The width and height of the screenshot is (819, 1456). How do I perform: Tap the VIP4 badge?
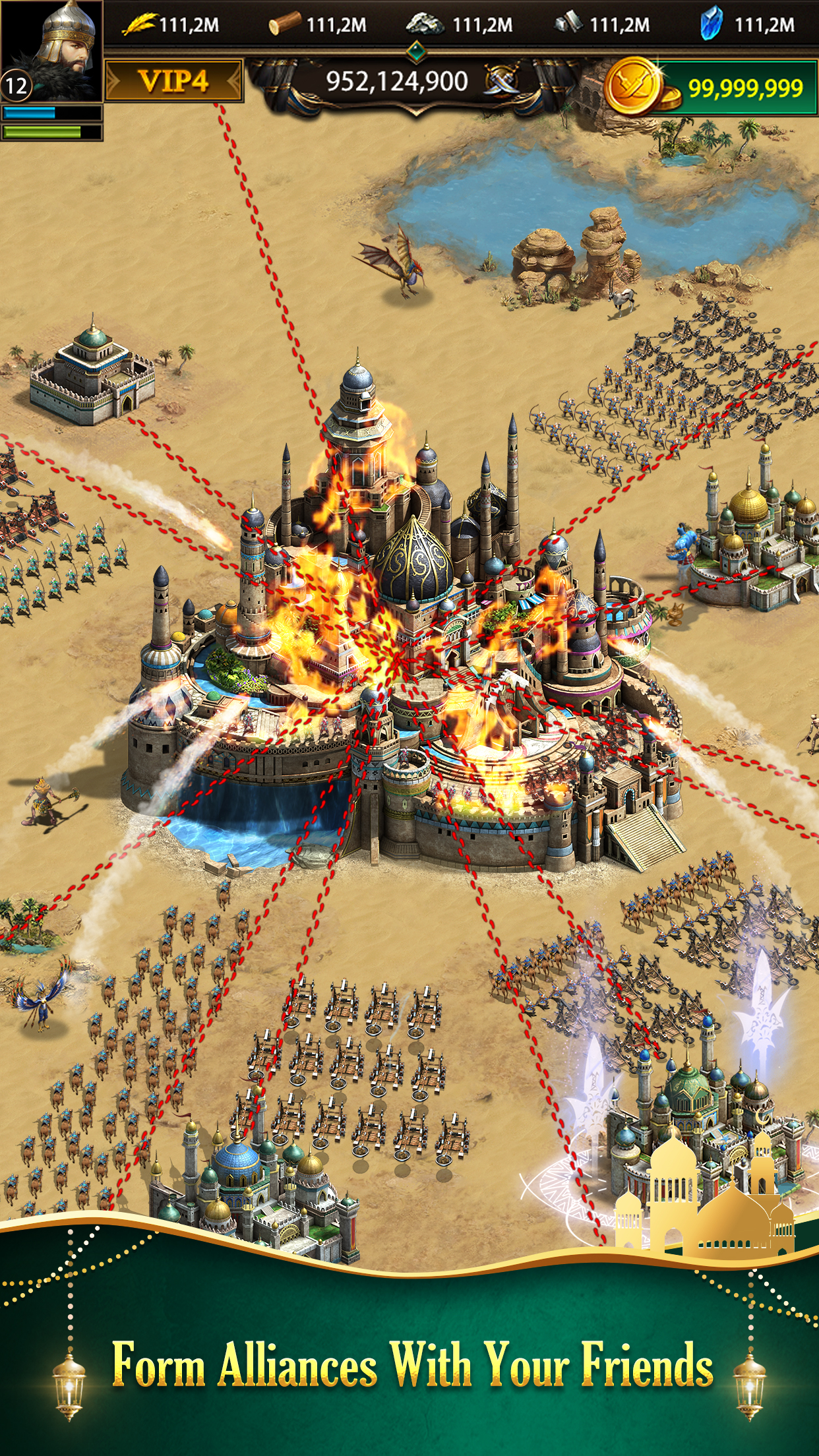174,81
